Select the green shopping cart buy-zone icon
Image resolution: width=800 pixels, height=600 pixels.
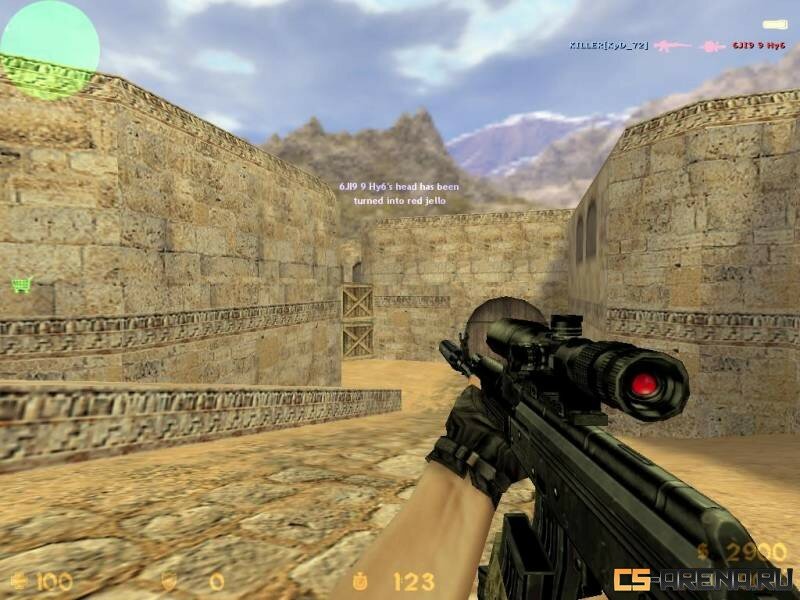click(22, 285)
